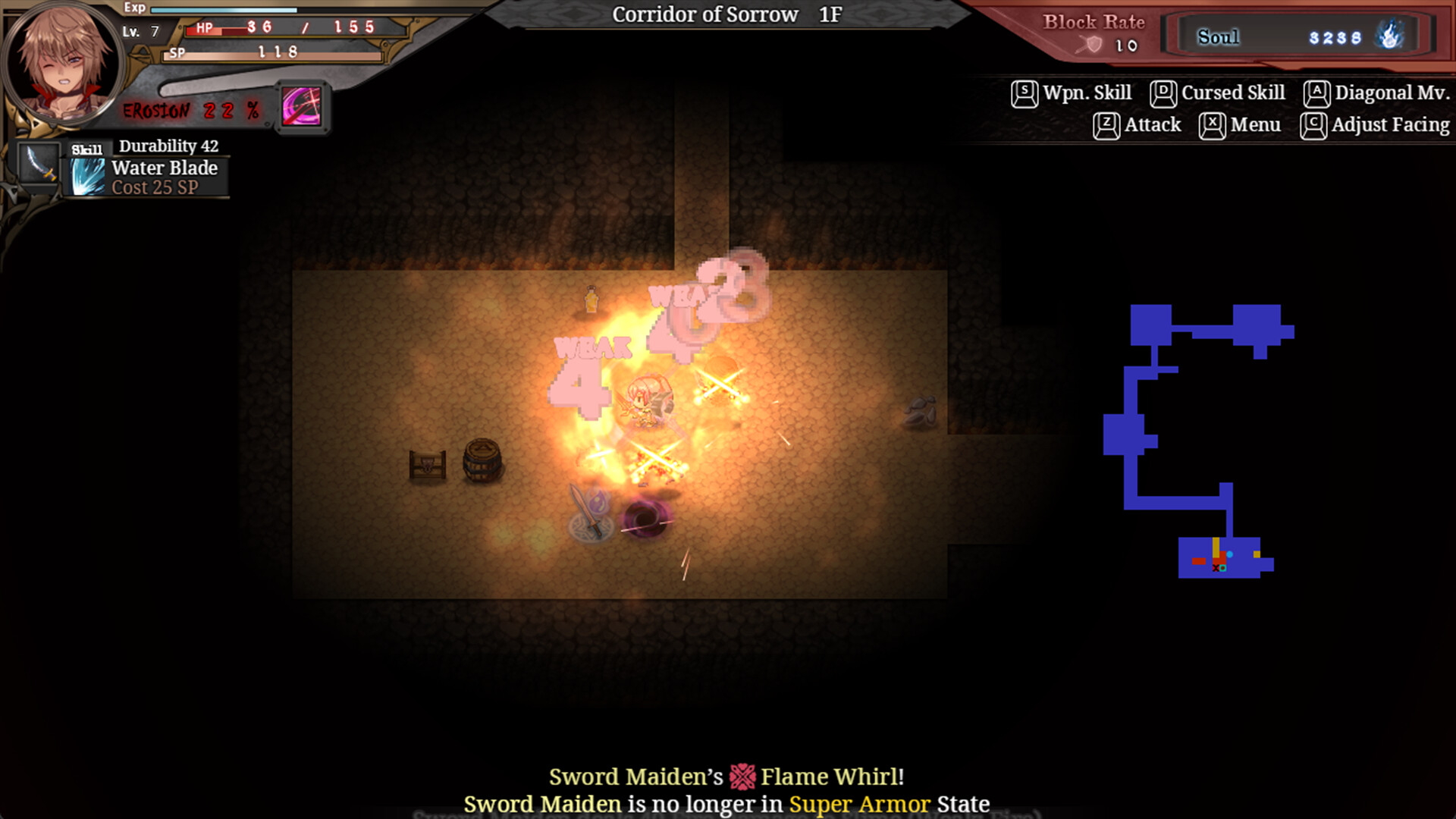Viewport: 1456px width, 819px height.
Task: Expand the Skill label panel
Action: (x=86, y=148)
